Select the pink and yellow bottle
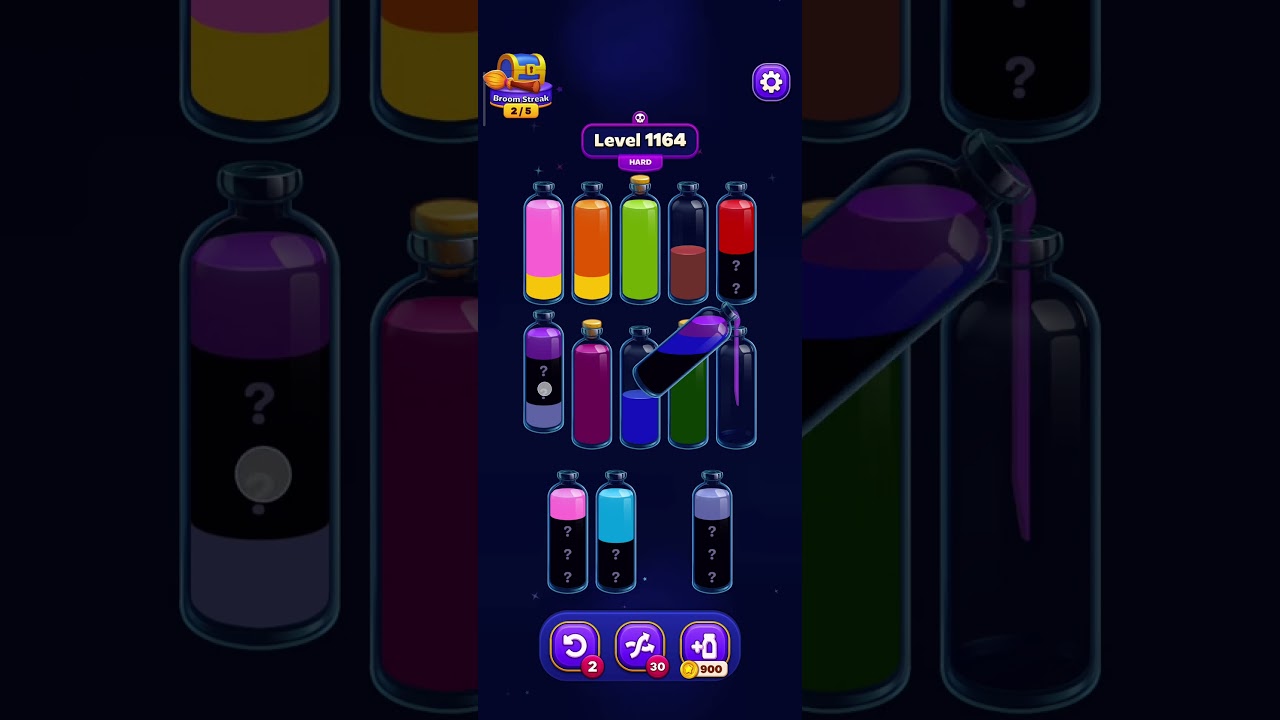This screenshot has height=720, width=1280. pyautogui.click(x=544, y=245)
